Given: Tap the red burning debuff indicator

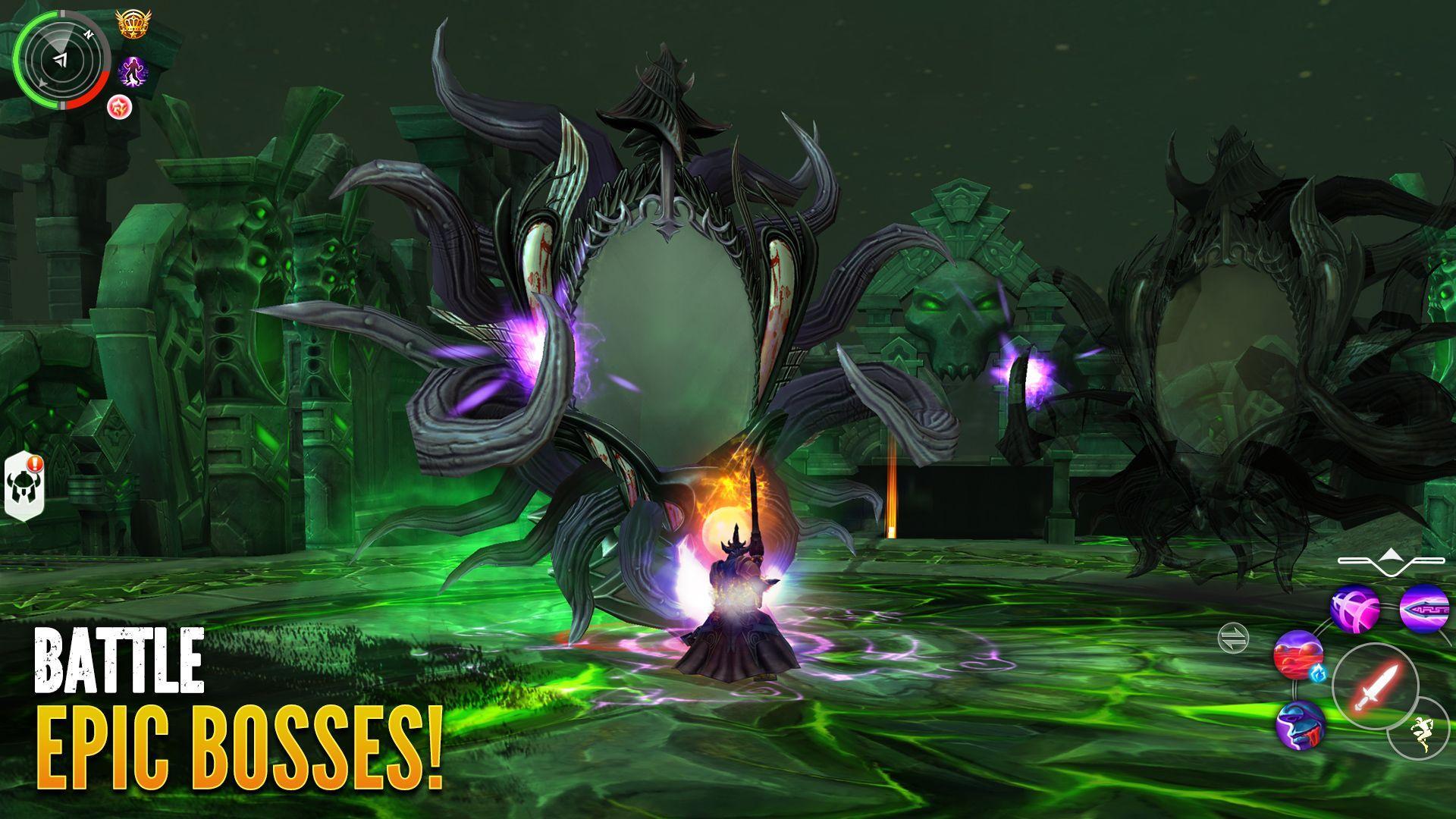Looking at the screenshot, I should click(120, 108).
